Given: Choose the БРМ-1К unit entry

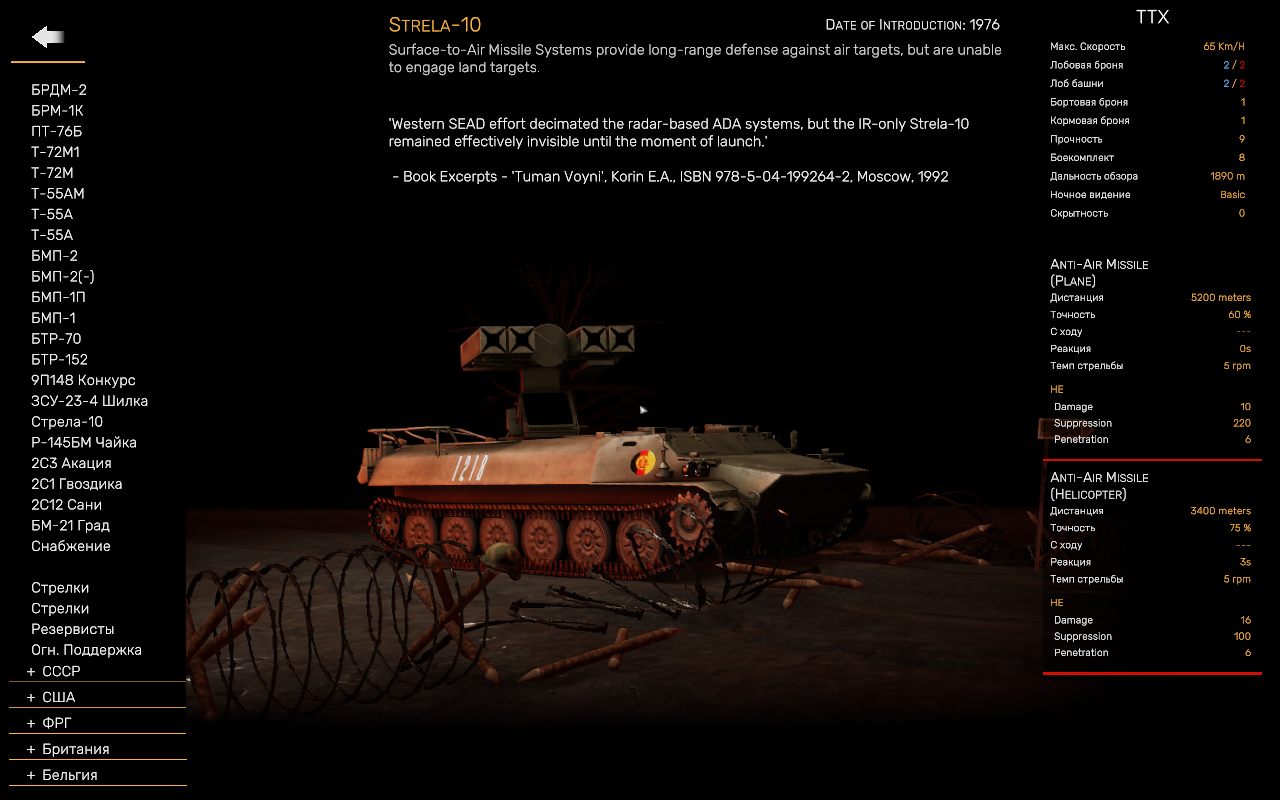Looking at the screenshot, I should [57, 111].
